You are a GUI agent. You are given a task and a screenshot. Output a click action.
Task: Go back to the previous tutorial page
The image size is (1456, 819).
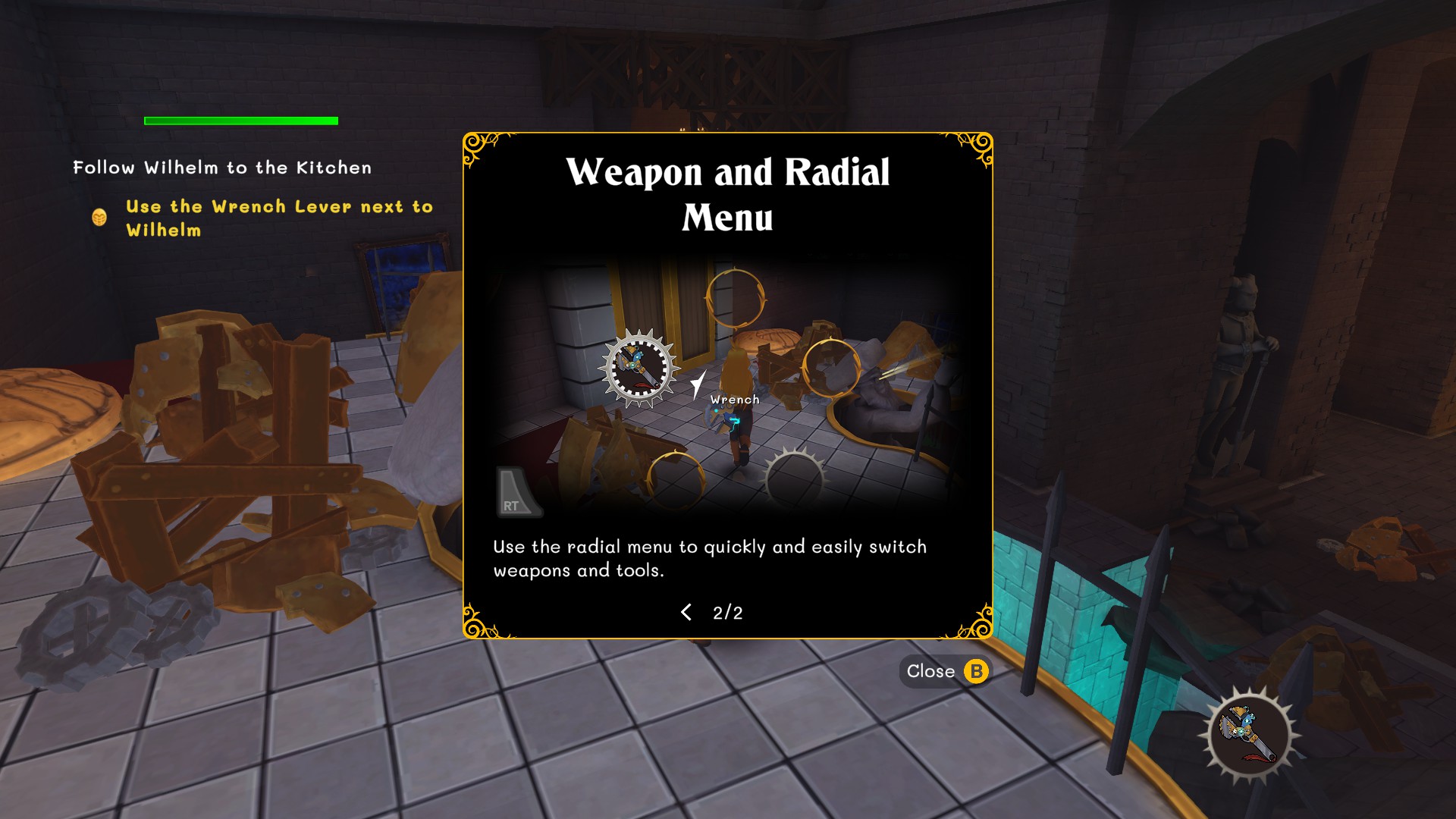[686, 613]
